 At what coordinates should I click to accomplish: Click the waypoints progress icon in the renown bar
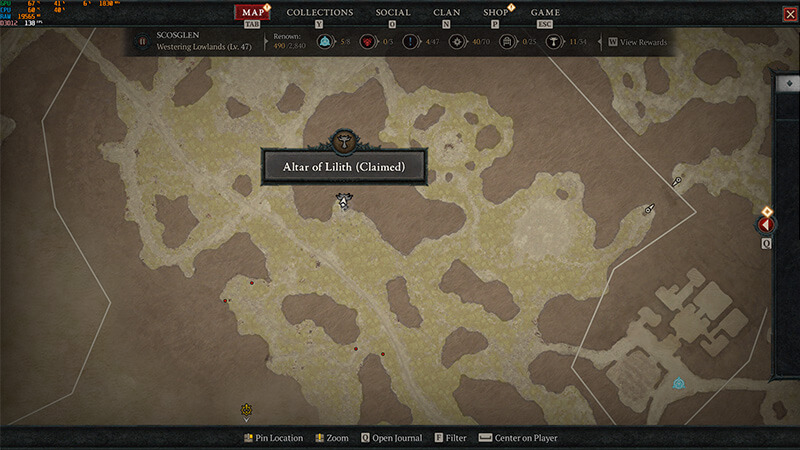coord(324,42)
